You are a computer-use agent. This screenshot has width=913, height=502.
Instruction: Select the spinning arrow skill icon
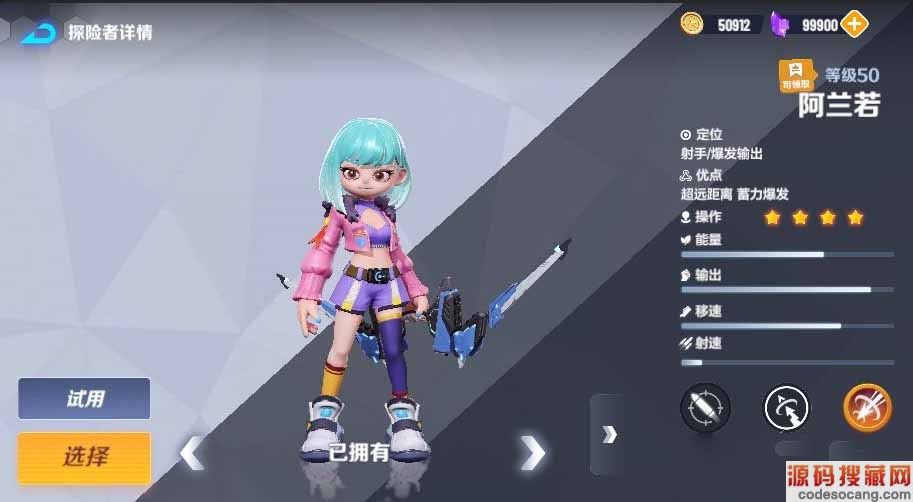[786, 408]
